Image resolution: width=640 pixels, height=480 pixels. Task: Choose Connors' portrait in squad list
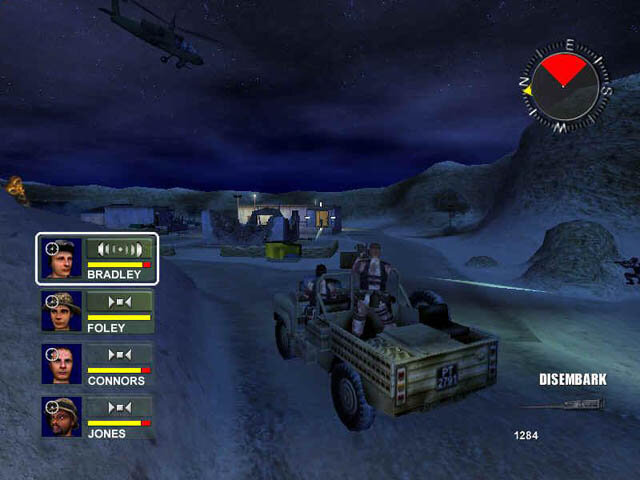61,364
